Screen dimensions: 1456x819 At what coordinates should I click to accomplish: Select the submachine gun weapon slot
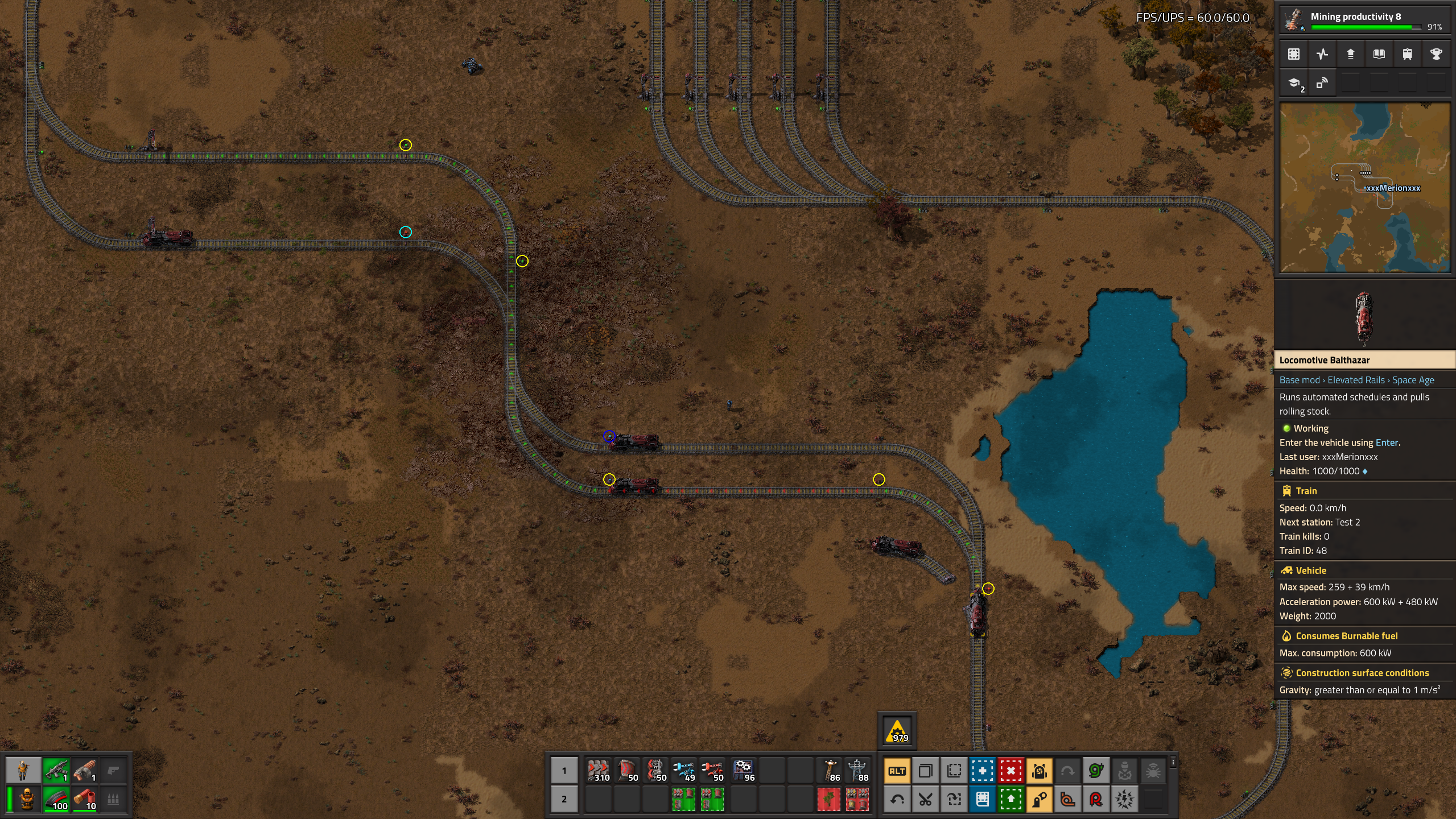tap(56, 771)
